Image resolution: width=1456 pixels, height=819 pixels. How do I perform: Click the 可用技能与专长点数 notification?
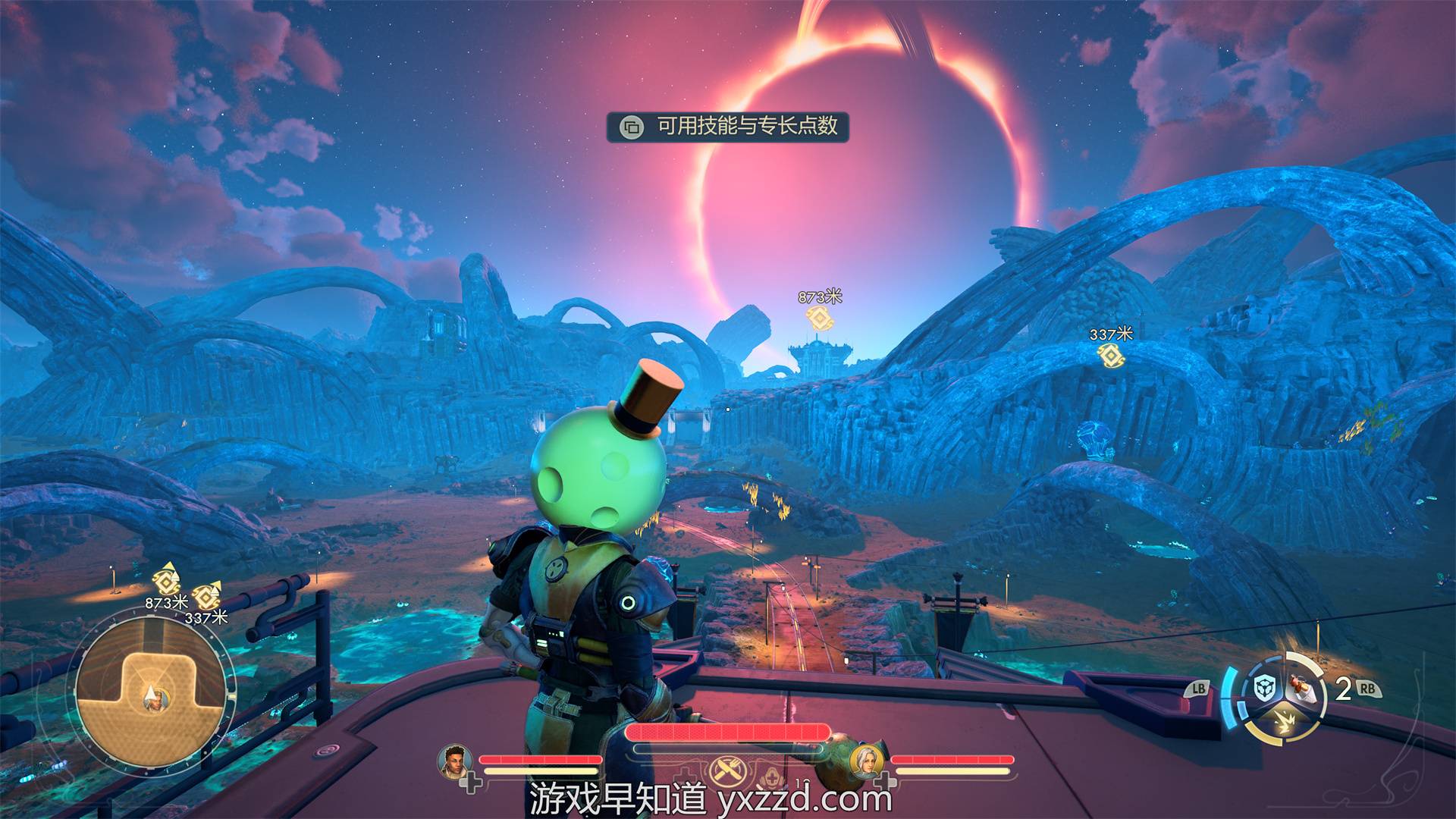728,127
